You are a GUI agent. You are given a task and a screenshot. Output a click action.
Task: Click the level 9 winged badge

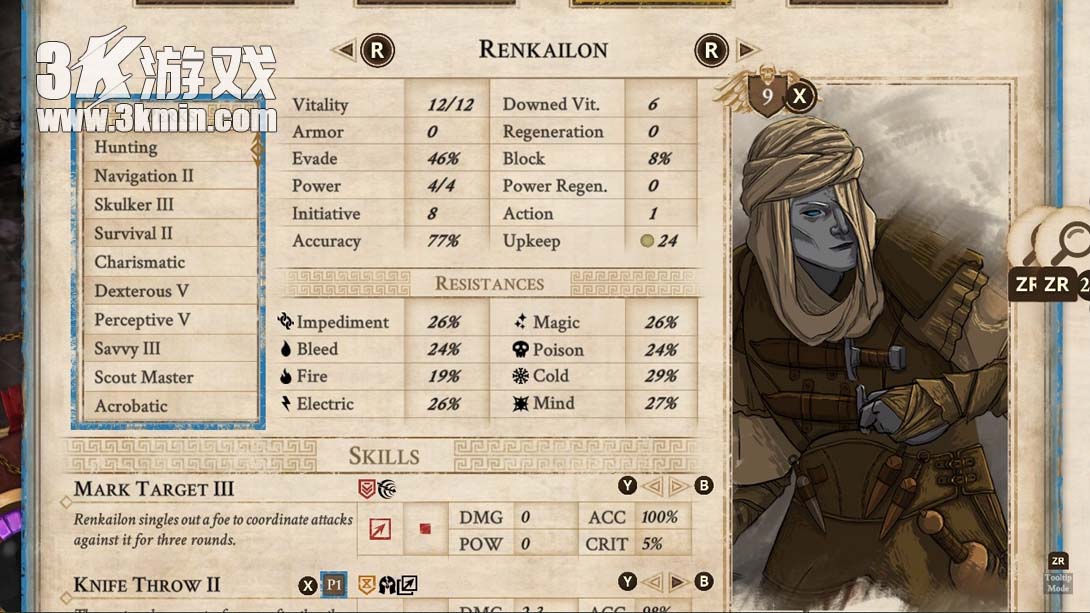coord(766,96)
